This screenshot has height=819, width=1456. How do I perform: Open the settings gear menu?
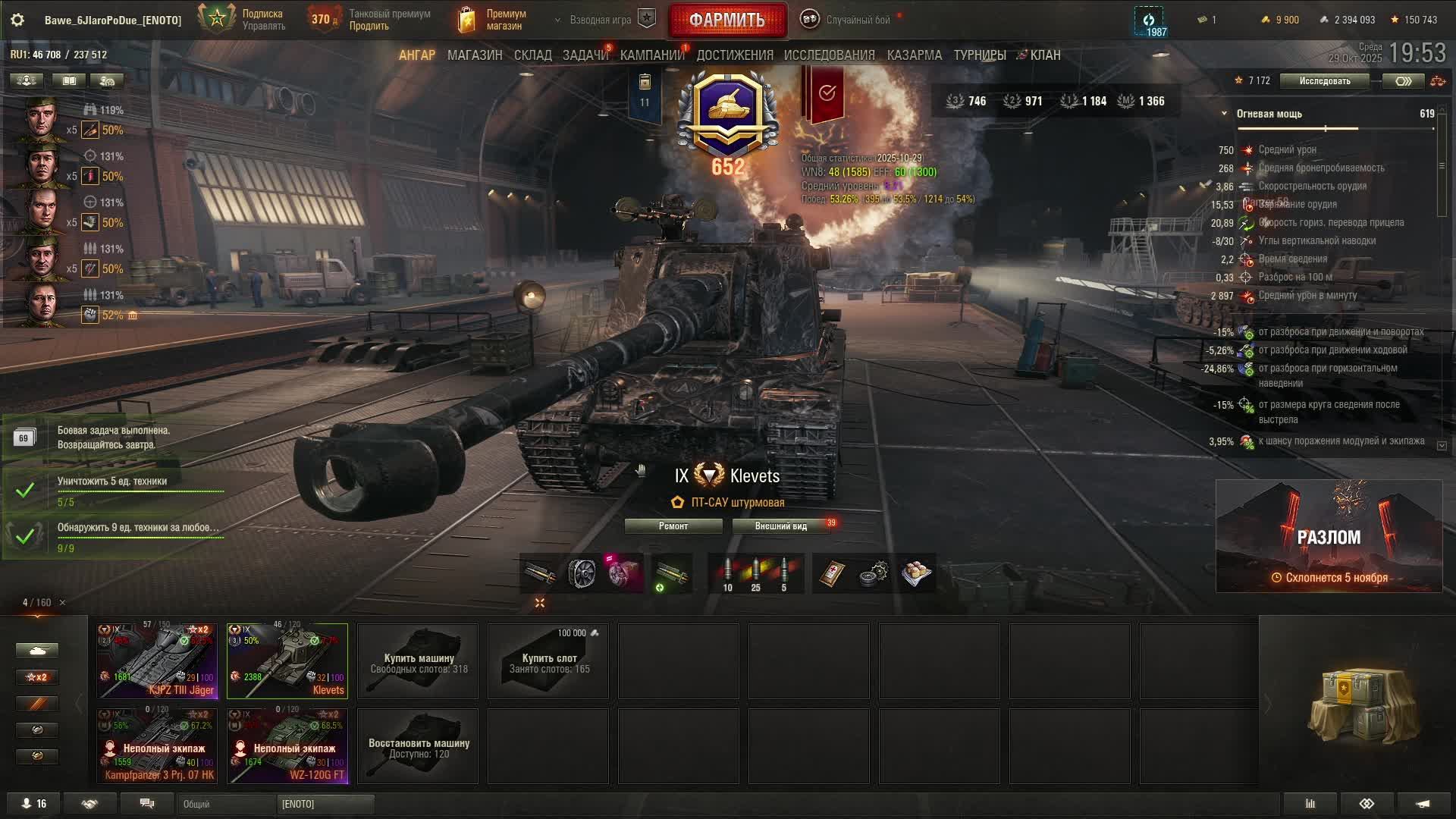tap(17, 20)
